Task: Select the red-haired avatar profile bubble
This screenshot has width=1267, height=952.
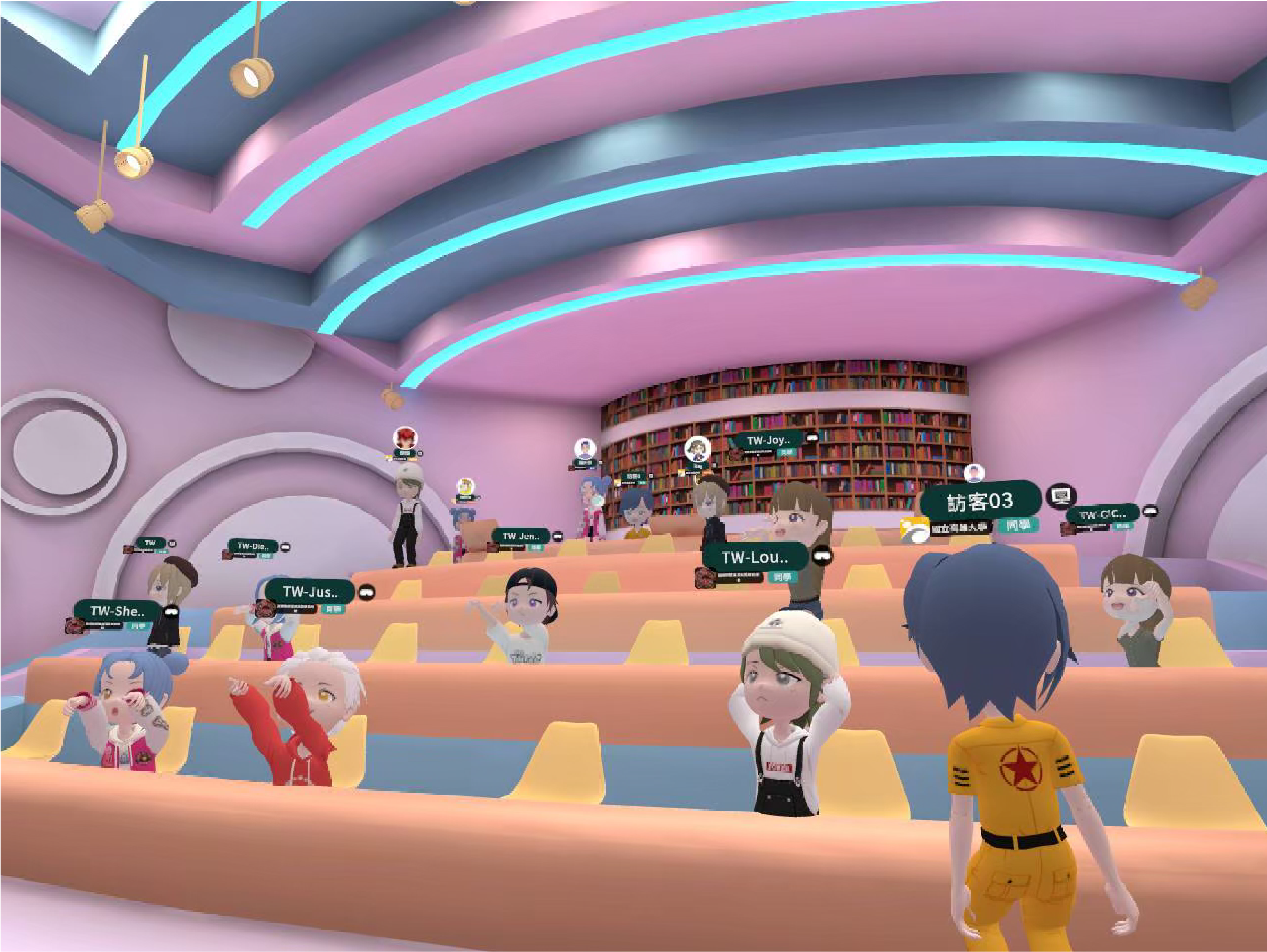Action: (405, 439)
